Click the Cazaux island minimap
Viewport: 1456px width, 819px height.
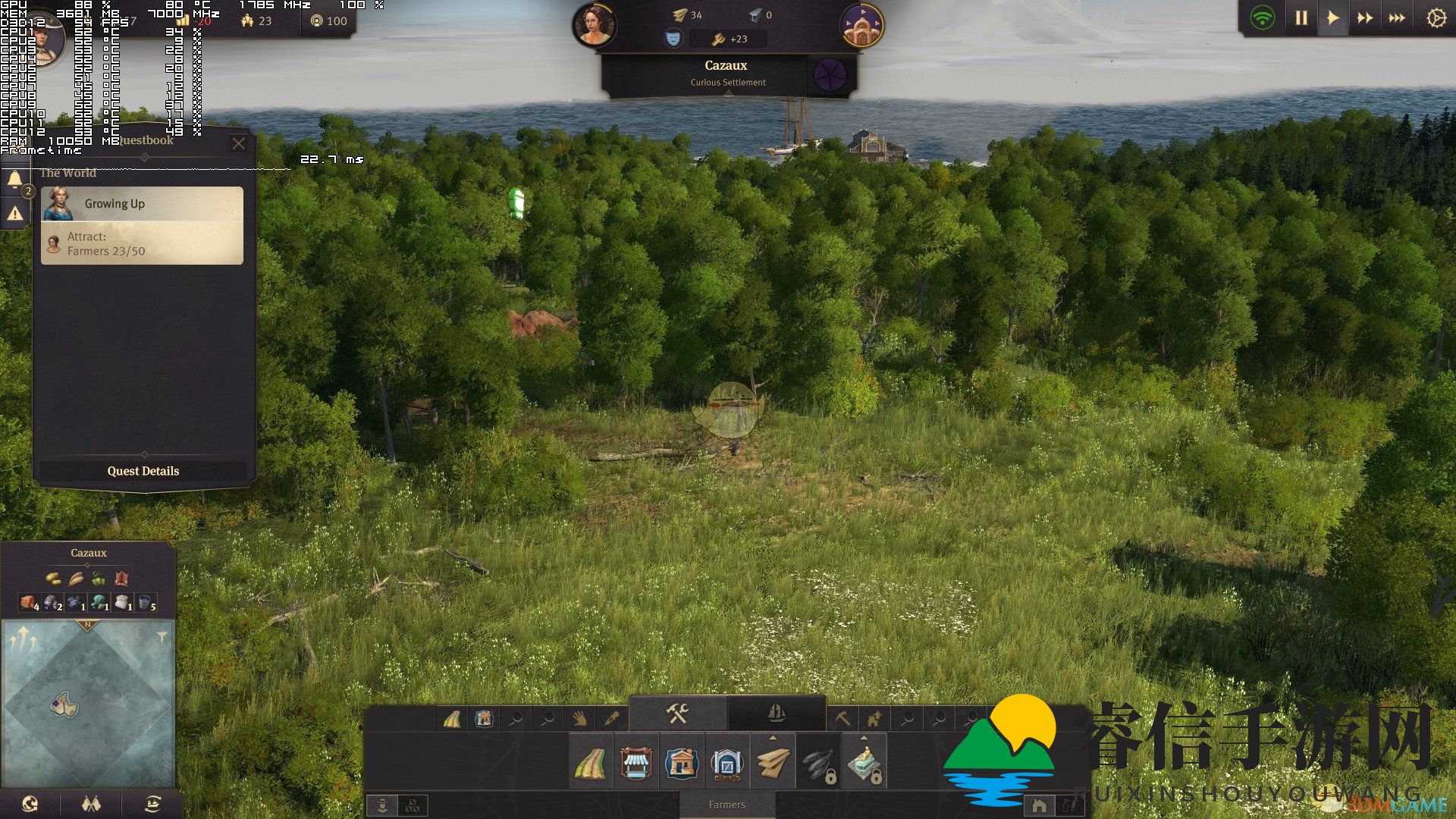point(65,705)
